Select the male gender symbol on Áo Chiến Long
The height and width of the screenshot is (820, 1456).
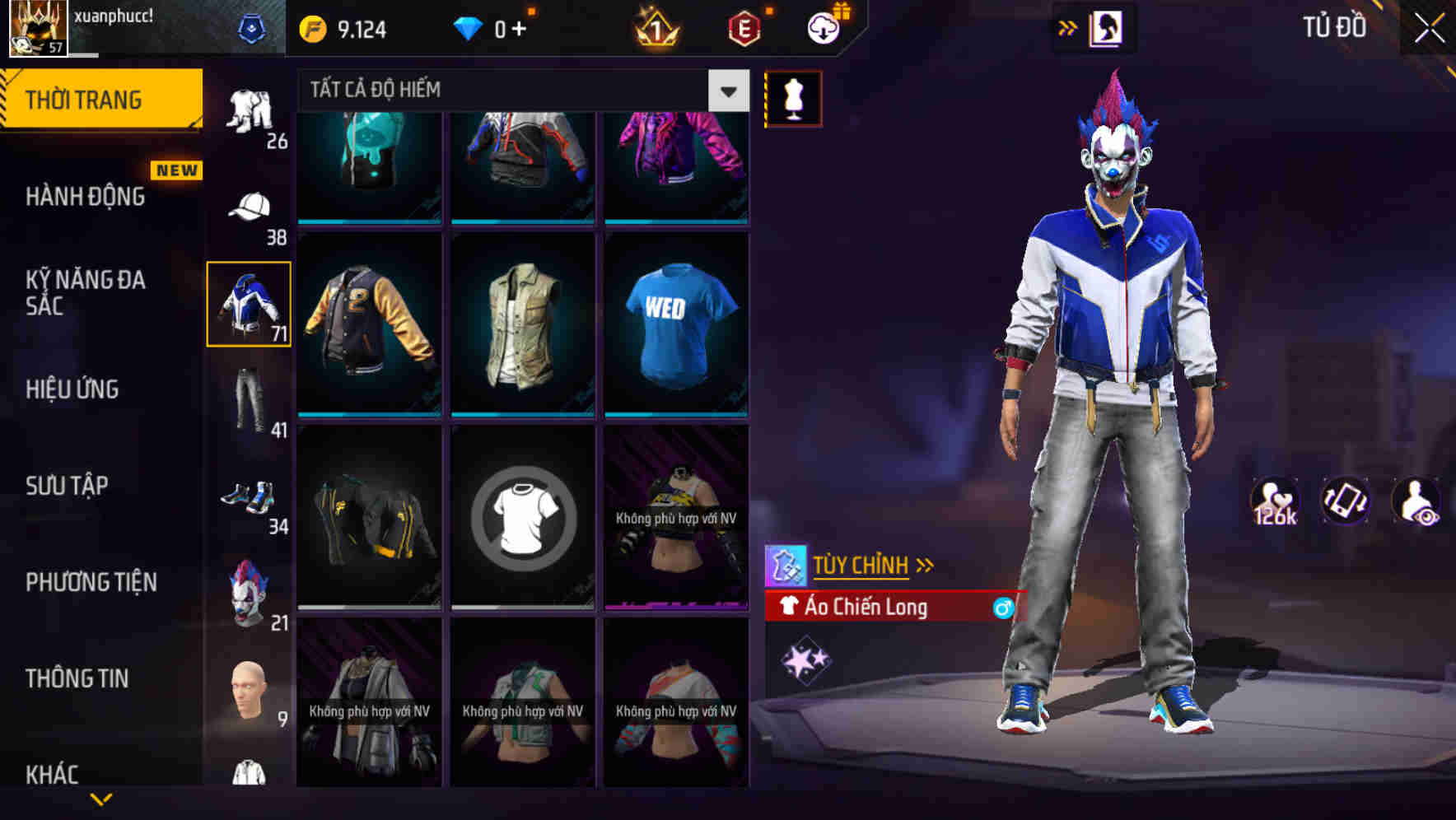click(x=1001, y=608)
